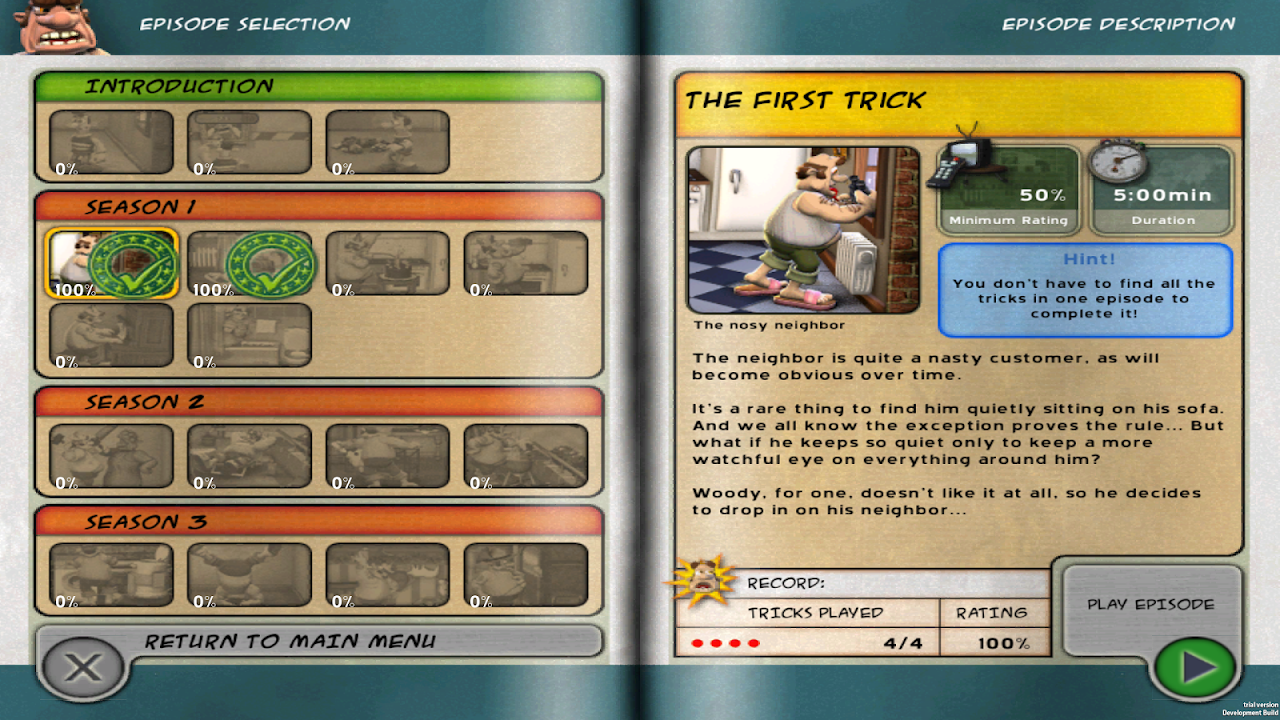Open the first Season 2 episode thumbnail
Image resolution: width=1280 pixels, height=720 pixels.
(x=111, y=455)
